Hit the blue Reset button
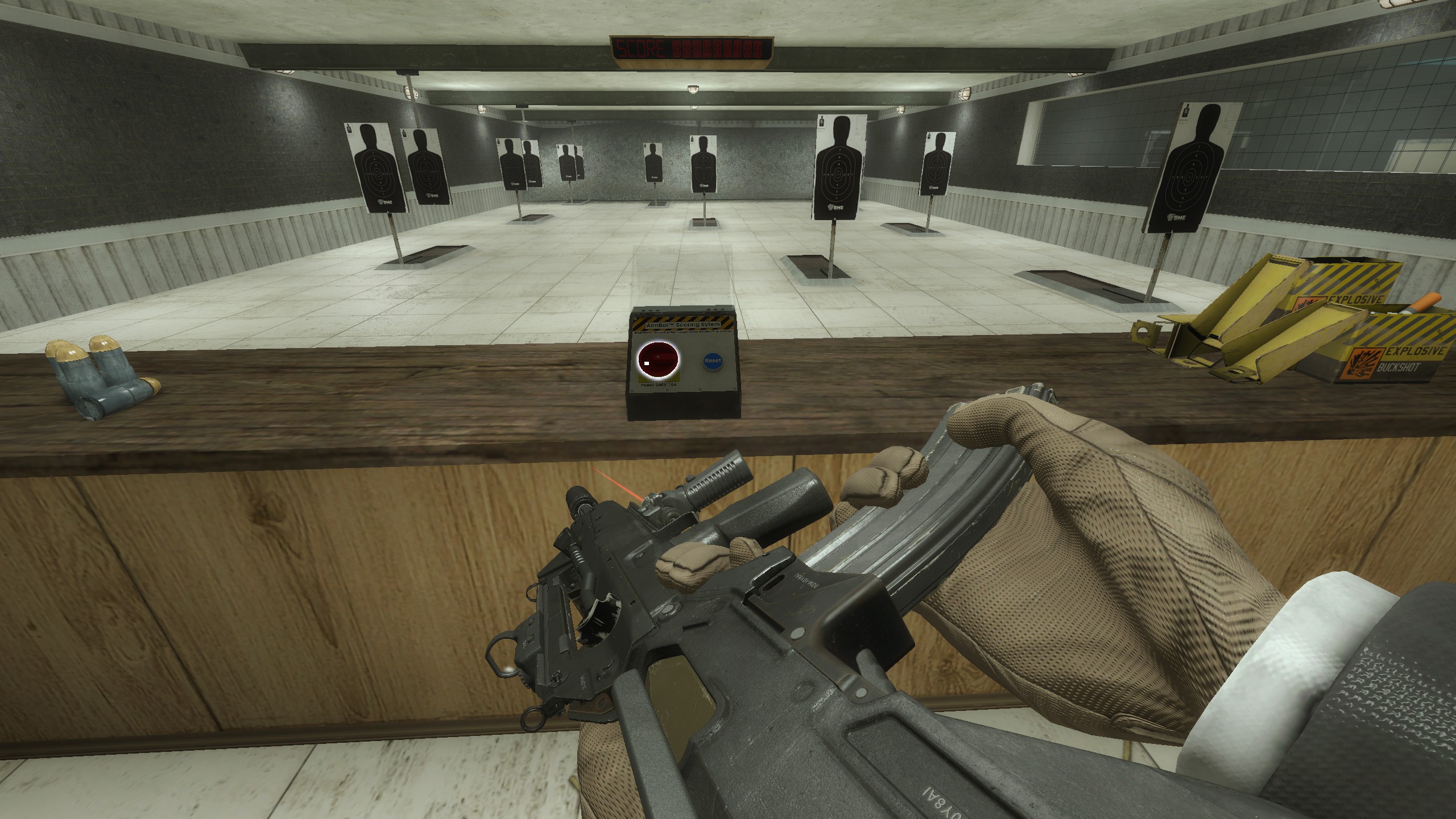The image size is (1456, 819). point(712,361)
